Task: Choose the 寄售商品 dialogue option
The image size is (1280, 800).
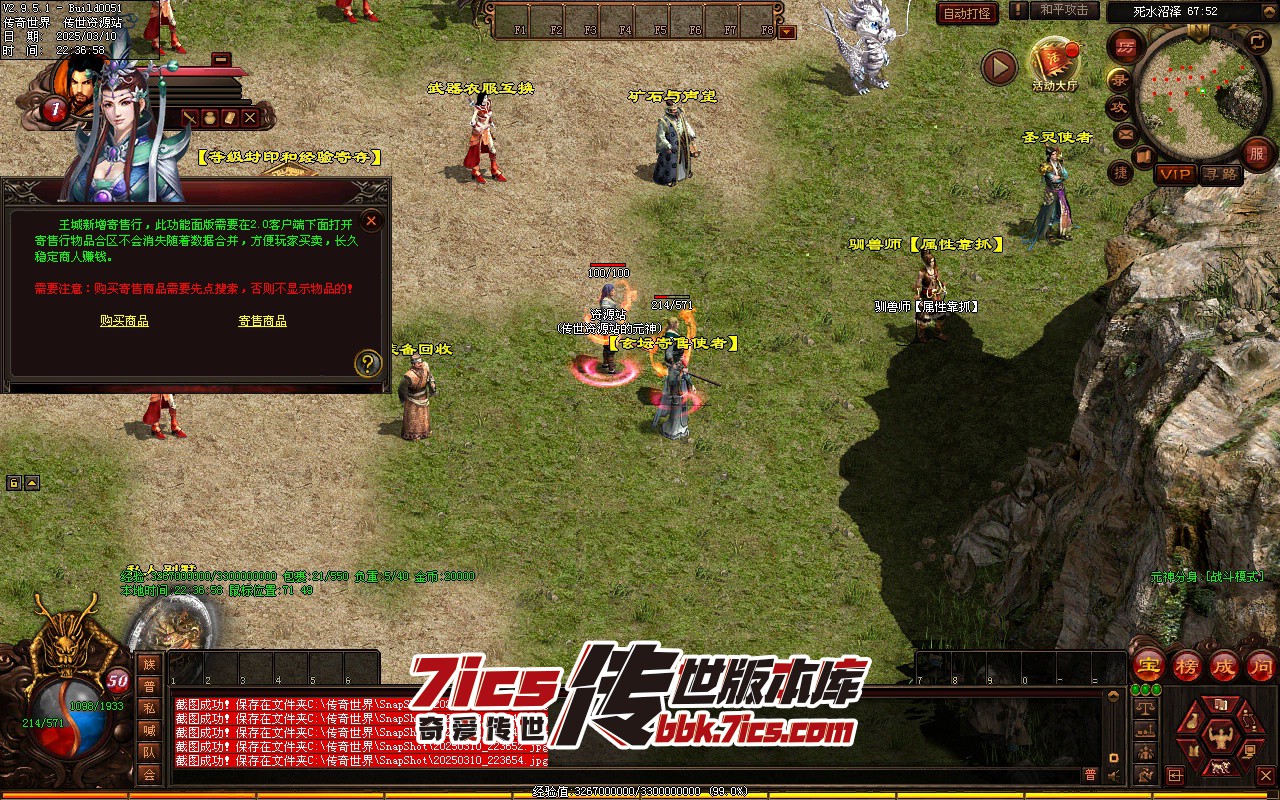Action: (262, 321)
